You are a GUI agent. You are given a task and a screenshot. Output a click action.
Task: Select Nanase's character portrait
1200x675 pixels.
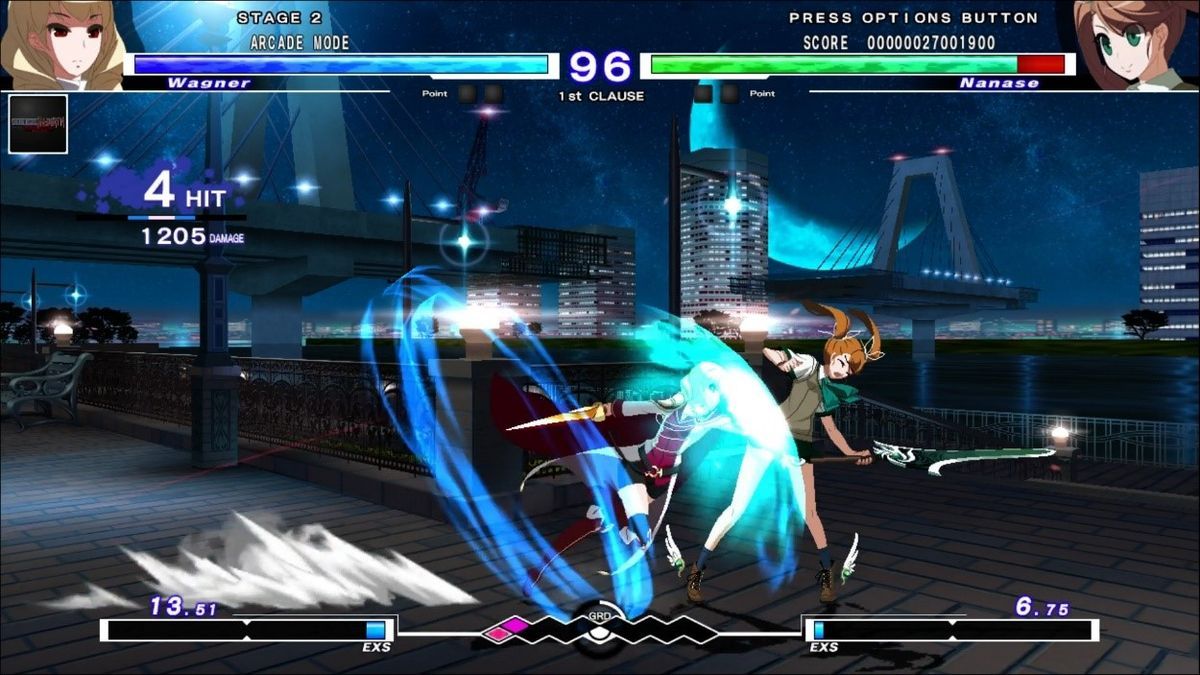coord(1137,45)
